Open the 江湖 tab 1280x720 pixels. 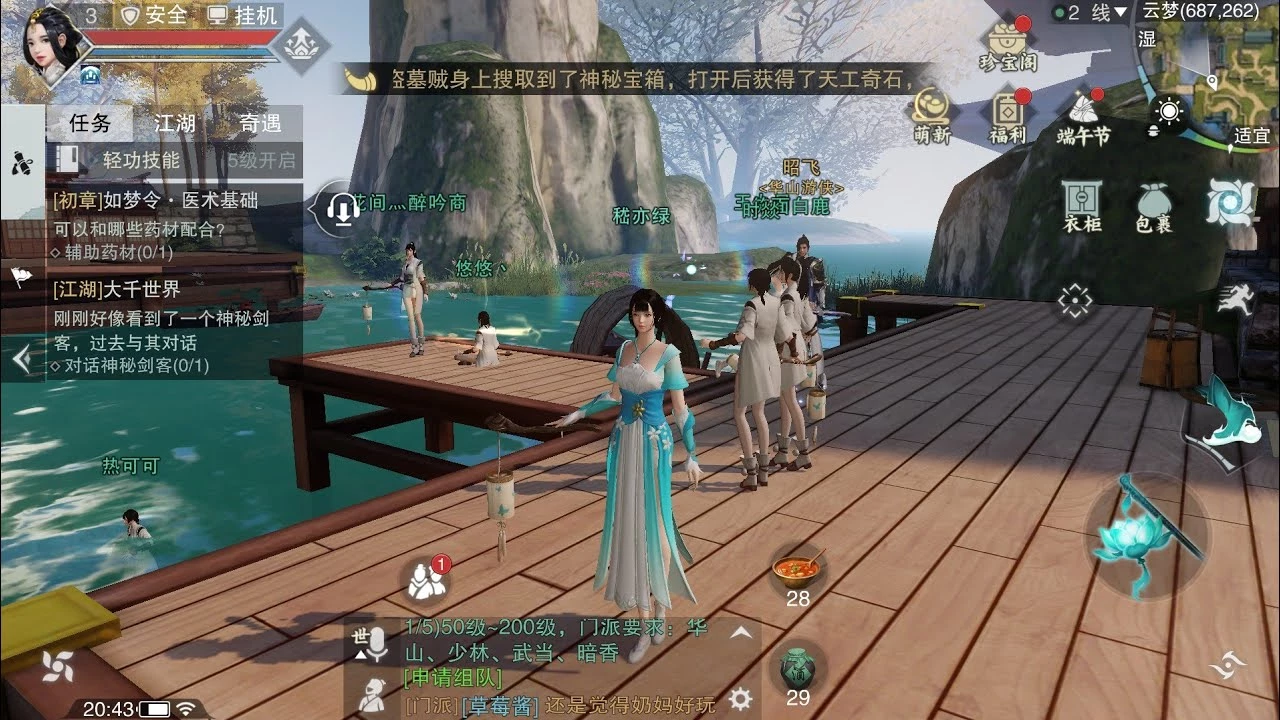click(x=174, y=124)
